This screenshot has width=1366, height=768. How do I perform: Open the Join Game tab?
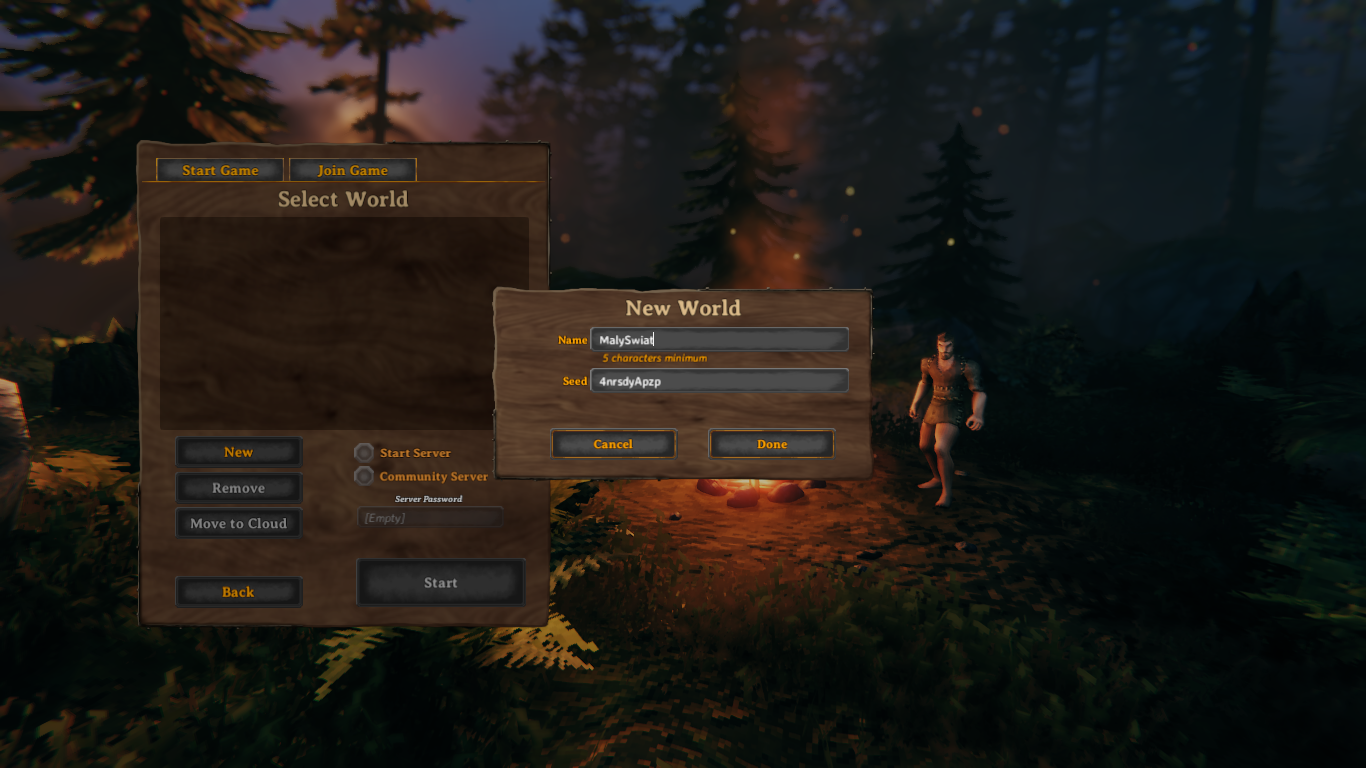(x=353, y=170)
